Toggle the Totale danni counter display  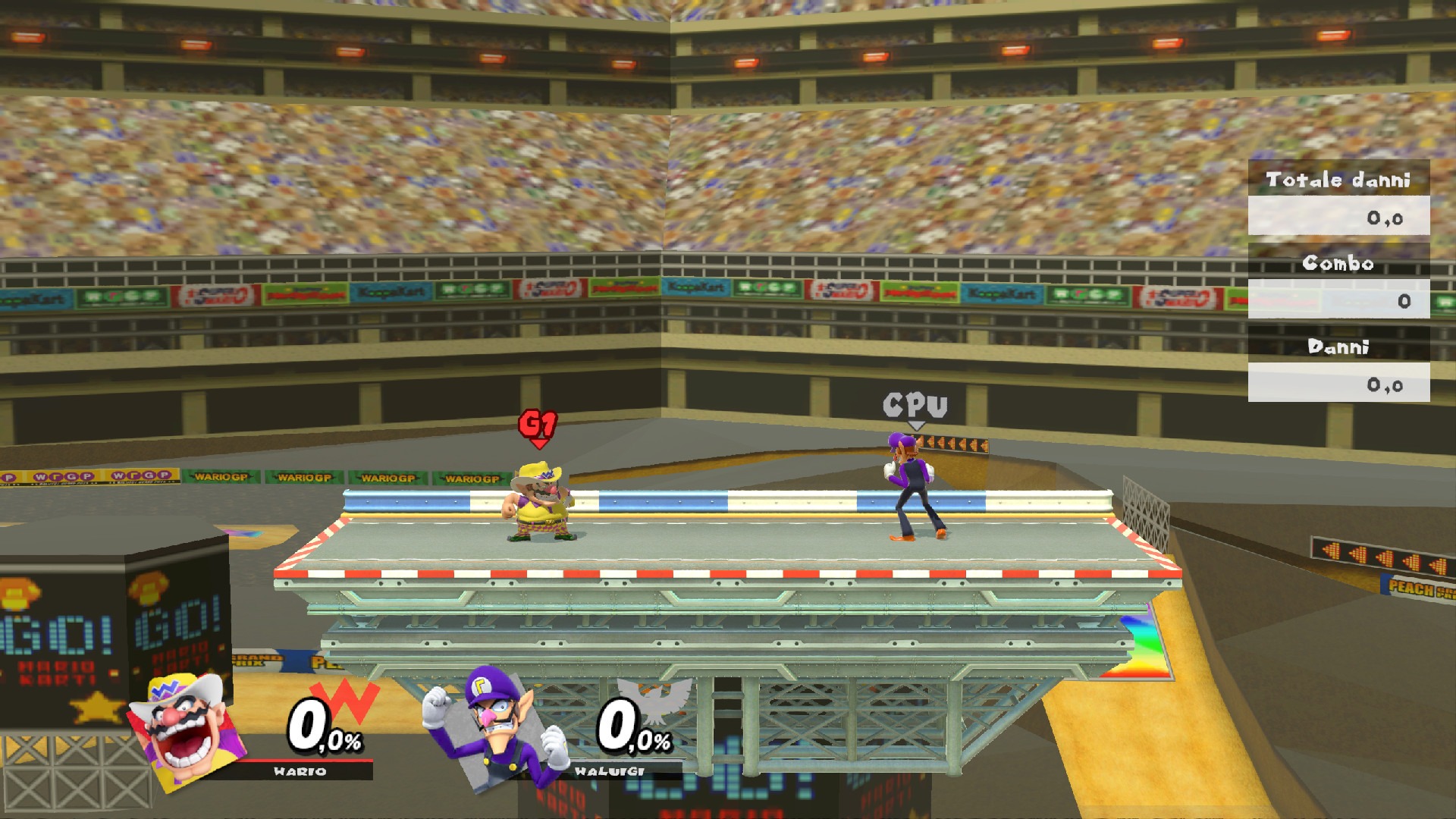tap(1338, 180)
